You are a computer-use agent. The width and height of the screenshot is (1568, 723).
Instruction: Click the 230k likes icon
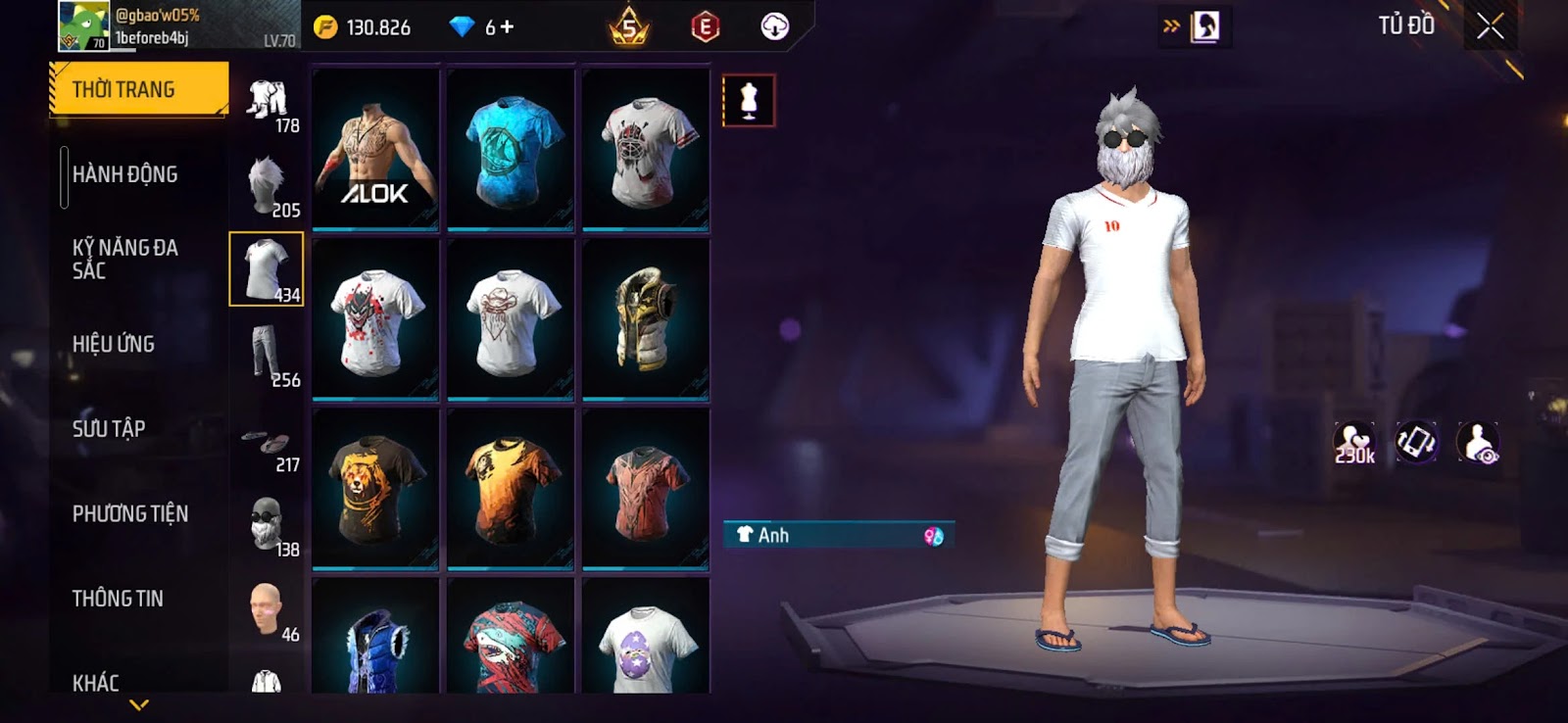click(1354, 443)
